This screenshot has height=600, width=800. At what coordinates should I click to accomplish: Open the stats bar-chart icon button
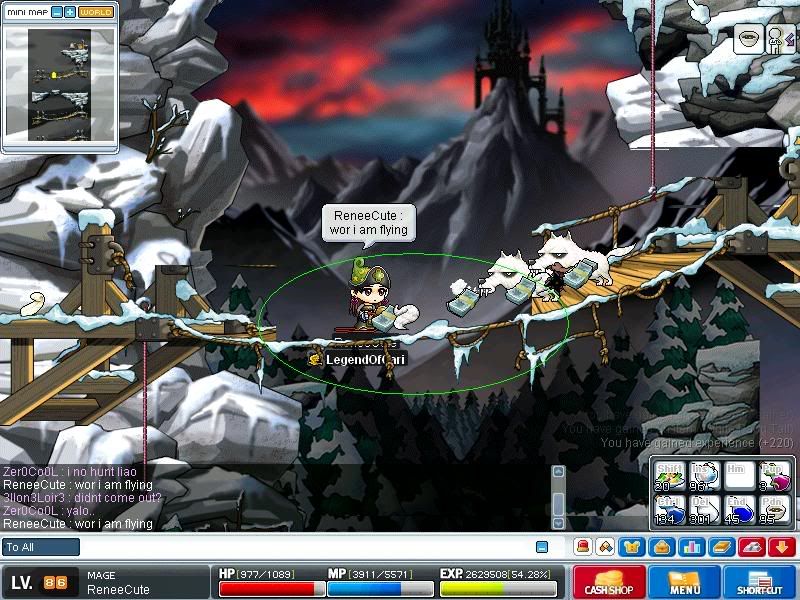pos(691,547)
